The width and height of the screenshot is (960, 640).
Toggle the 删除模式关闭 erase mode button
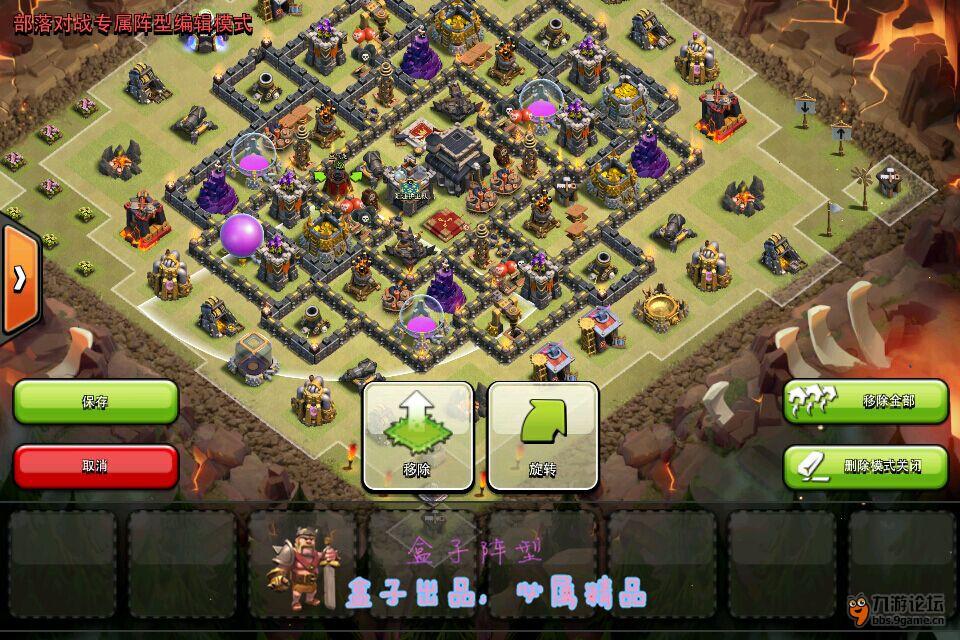(x=865, y=466)
